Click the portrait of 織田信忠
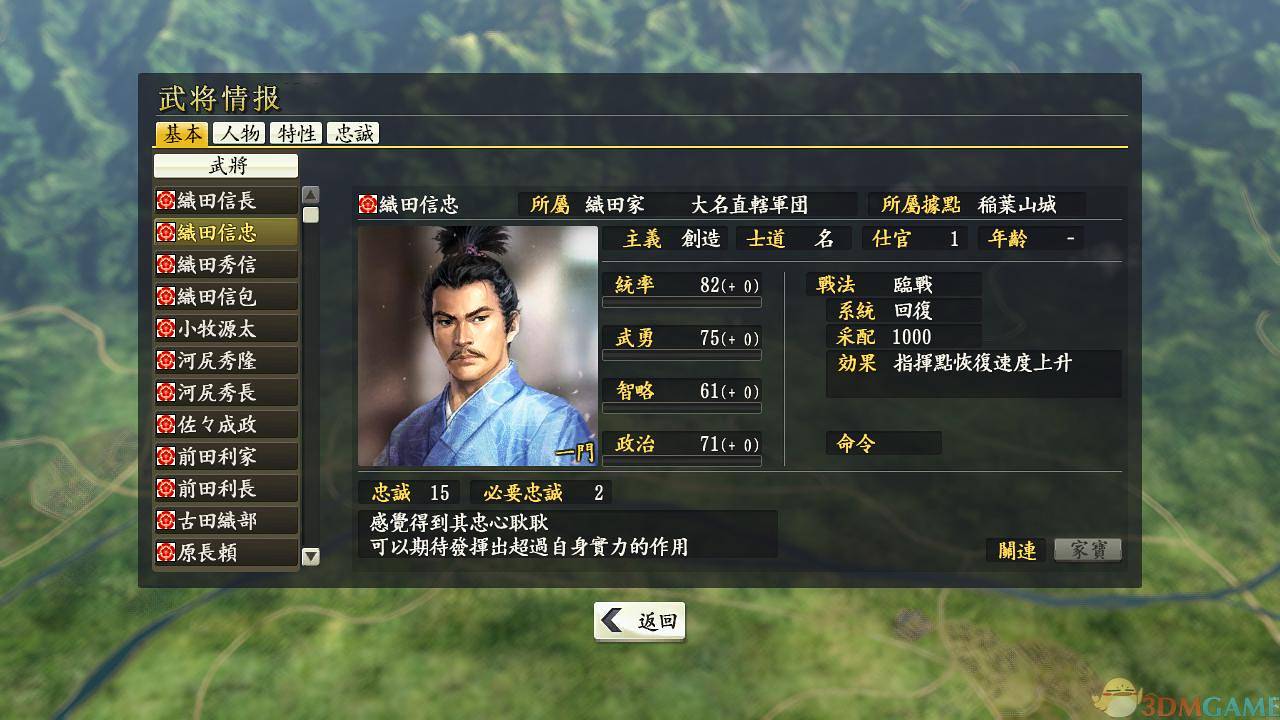 [x=478, y=347]
